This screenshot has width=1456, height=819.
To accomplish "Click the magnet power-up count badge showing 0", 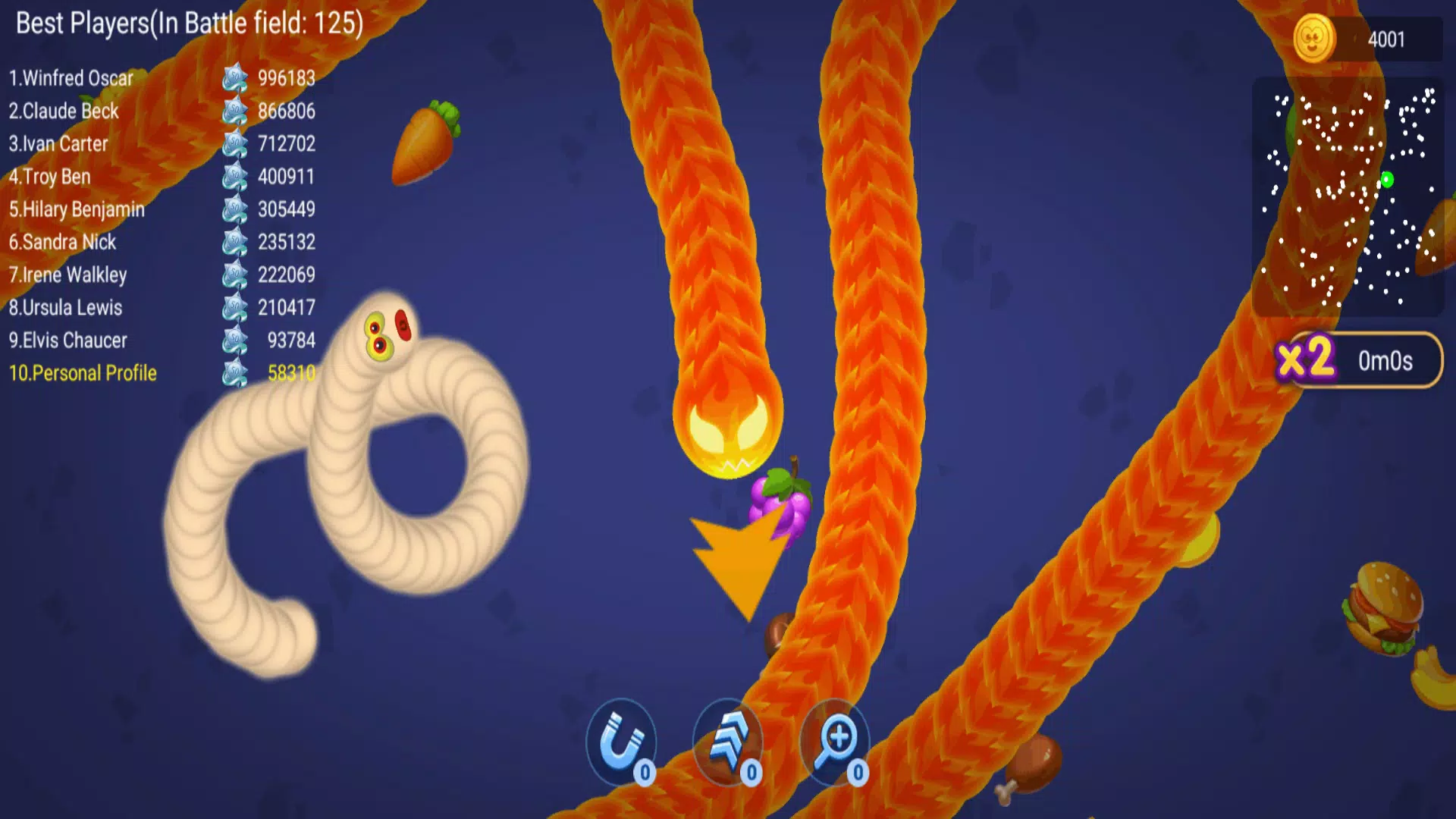I will (643, 773).
